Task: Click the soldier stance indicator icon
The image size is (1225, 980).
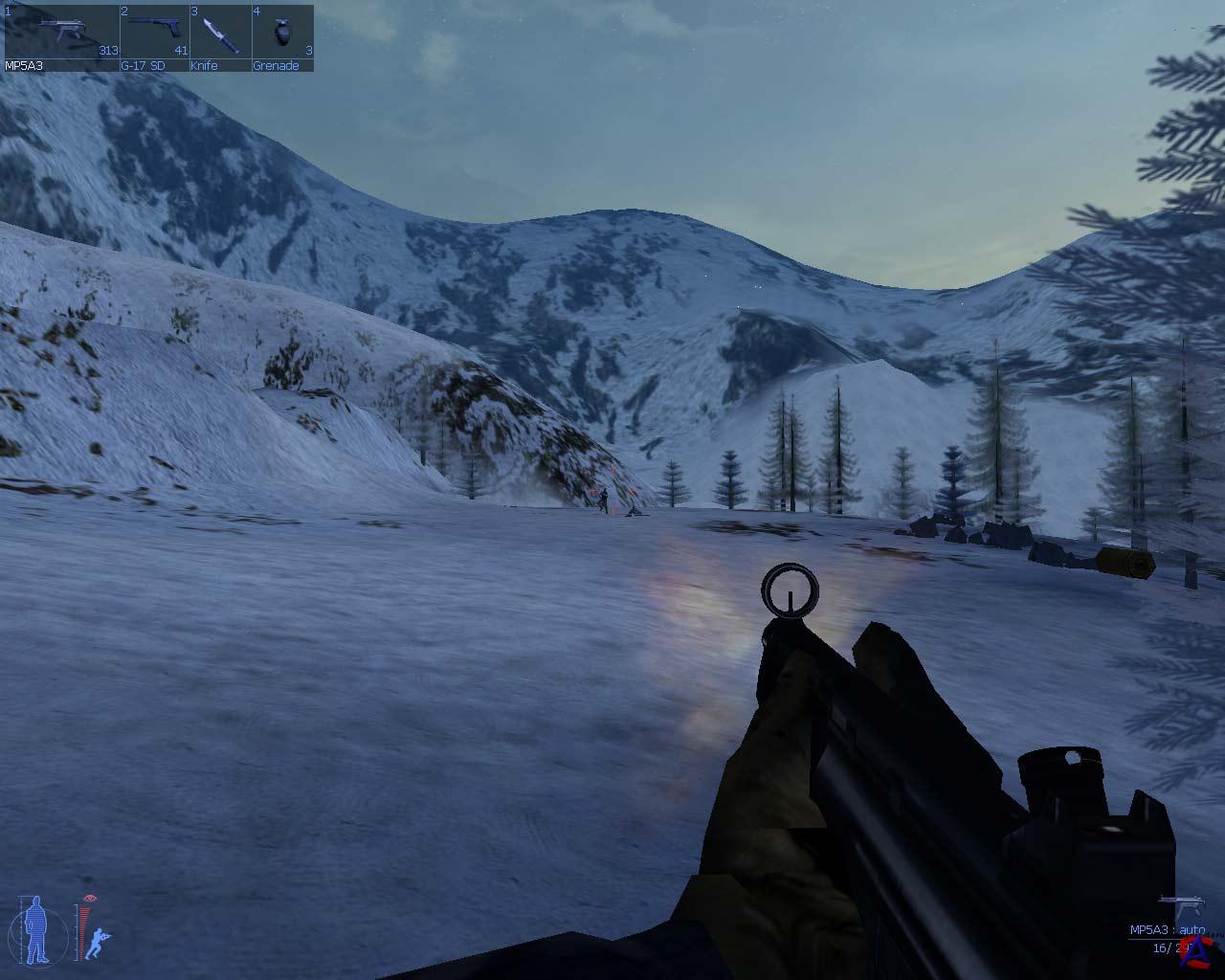Action: pos(98,944)
